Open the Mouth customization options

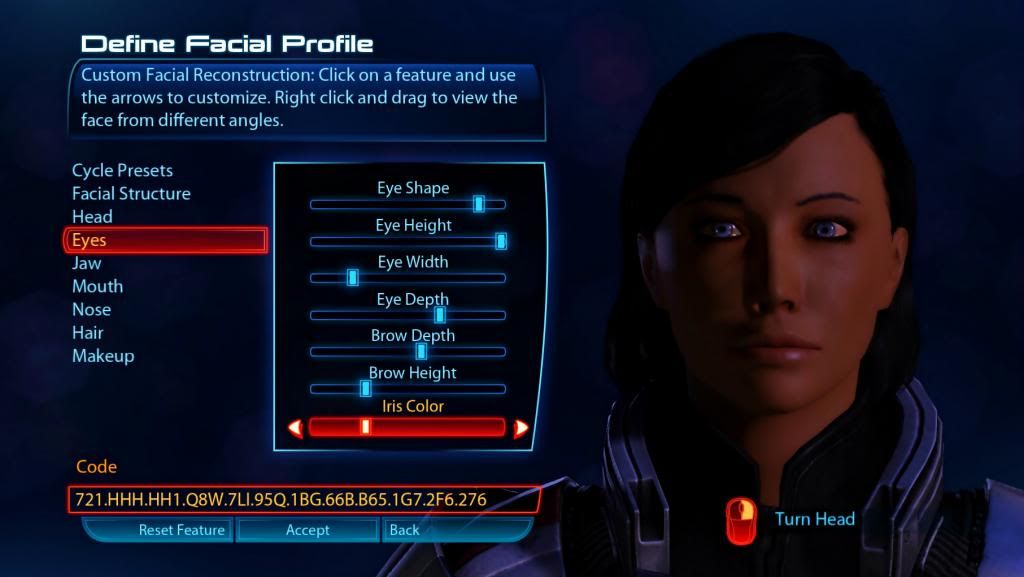tap(98, 286)
